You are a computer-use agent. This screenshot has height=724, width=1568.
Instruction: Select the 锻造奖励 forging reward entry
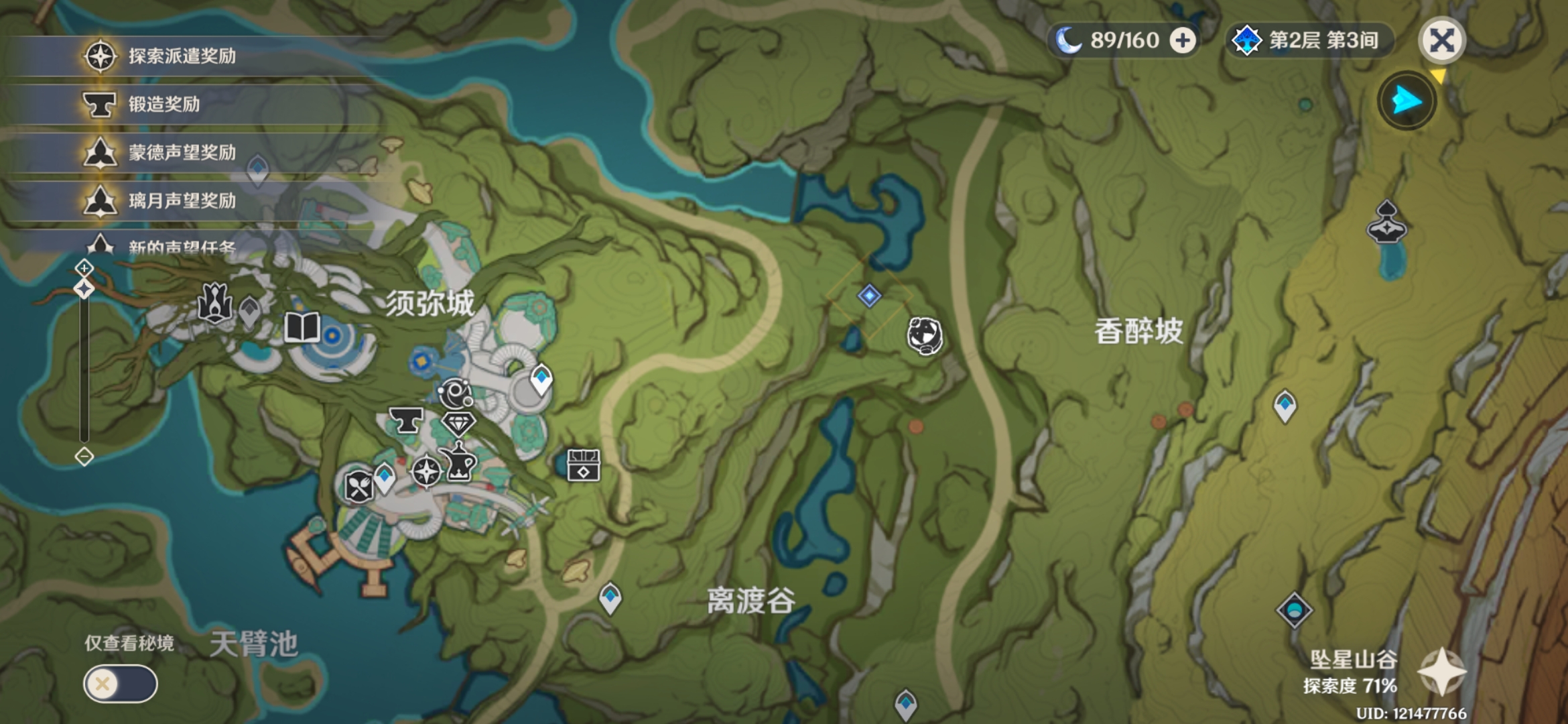(164, 105)
